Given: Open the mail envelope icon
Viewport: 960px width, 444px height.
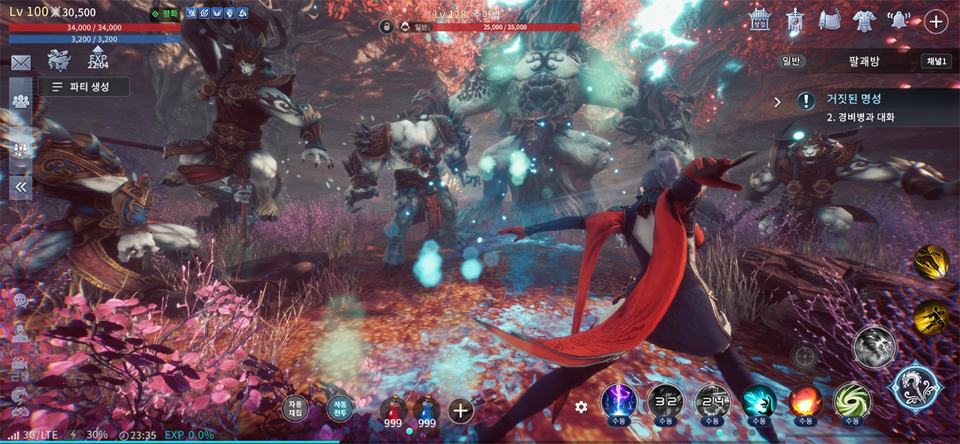Looking at the screenshot, I should click(x=21, y=63).
